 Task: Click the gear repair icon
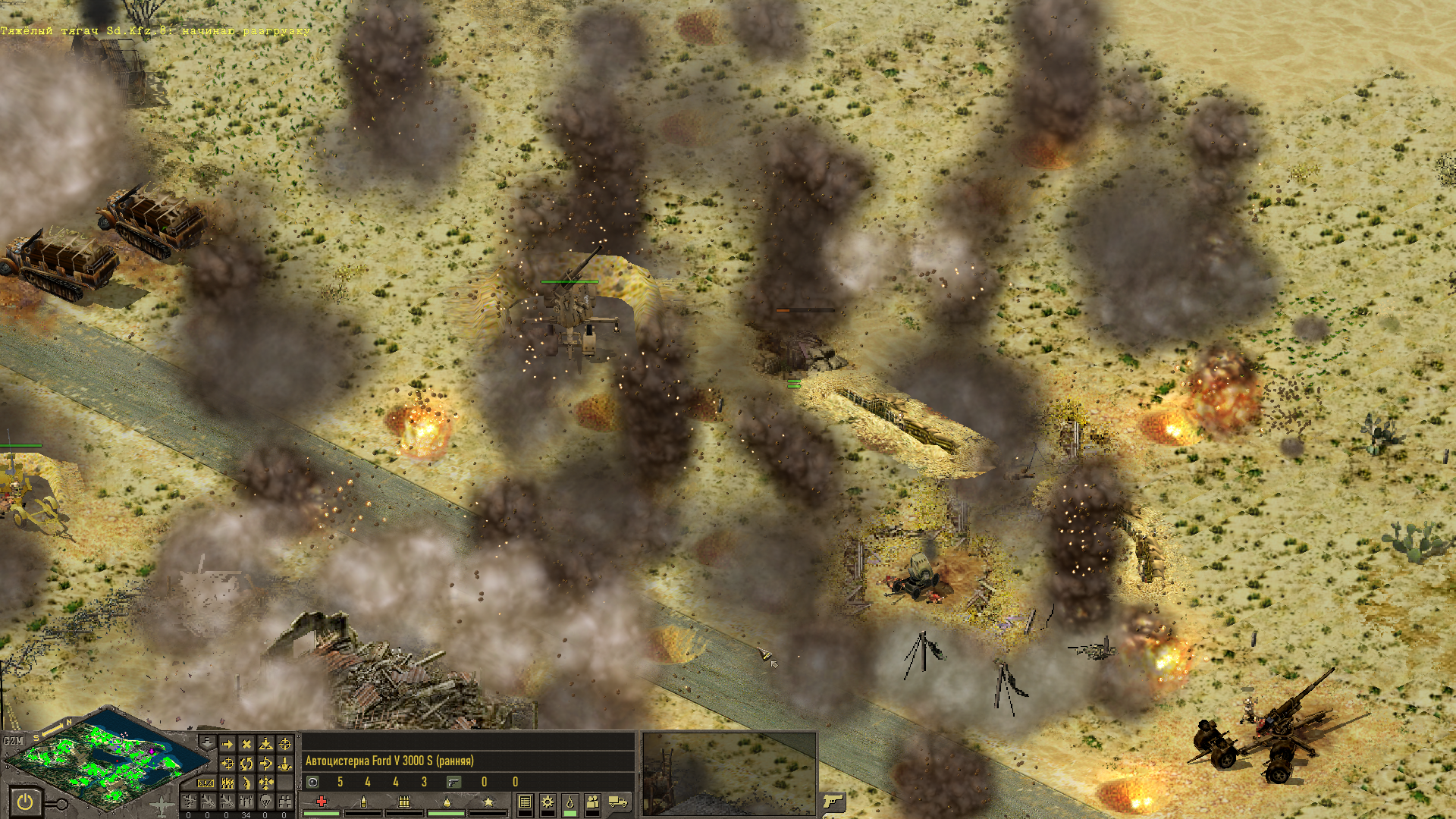548,802
